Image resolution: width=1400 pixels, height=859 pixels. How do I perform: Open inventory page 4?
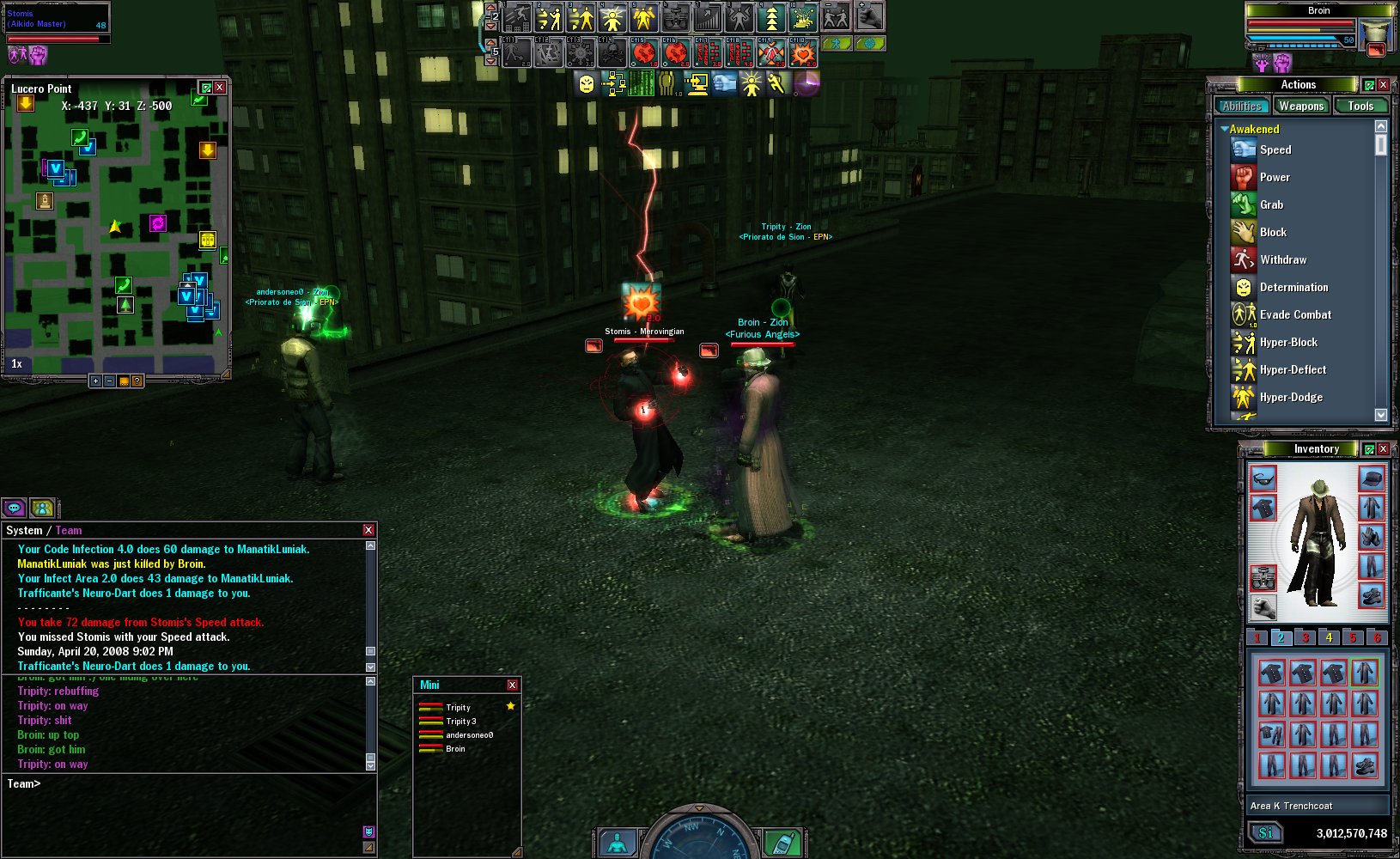(x=1329, y=637)
